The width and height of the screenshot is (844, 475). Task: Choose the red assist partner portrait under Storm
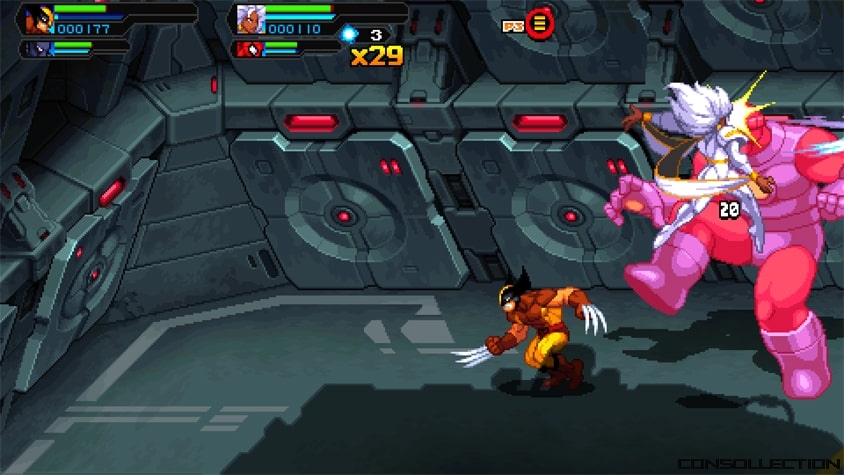tap(247, 48)
